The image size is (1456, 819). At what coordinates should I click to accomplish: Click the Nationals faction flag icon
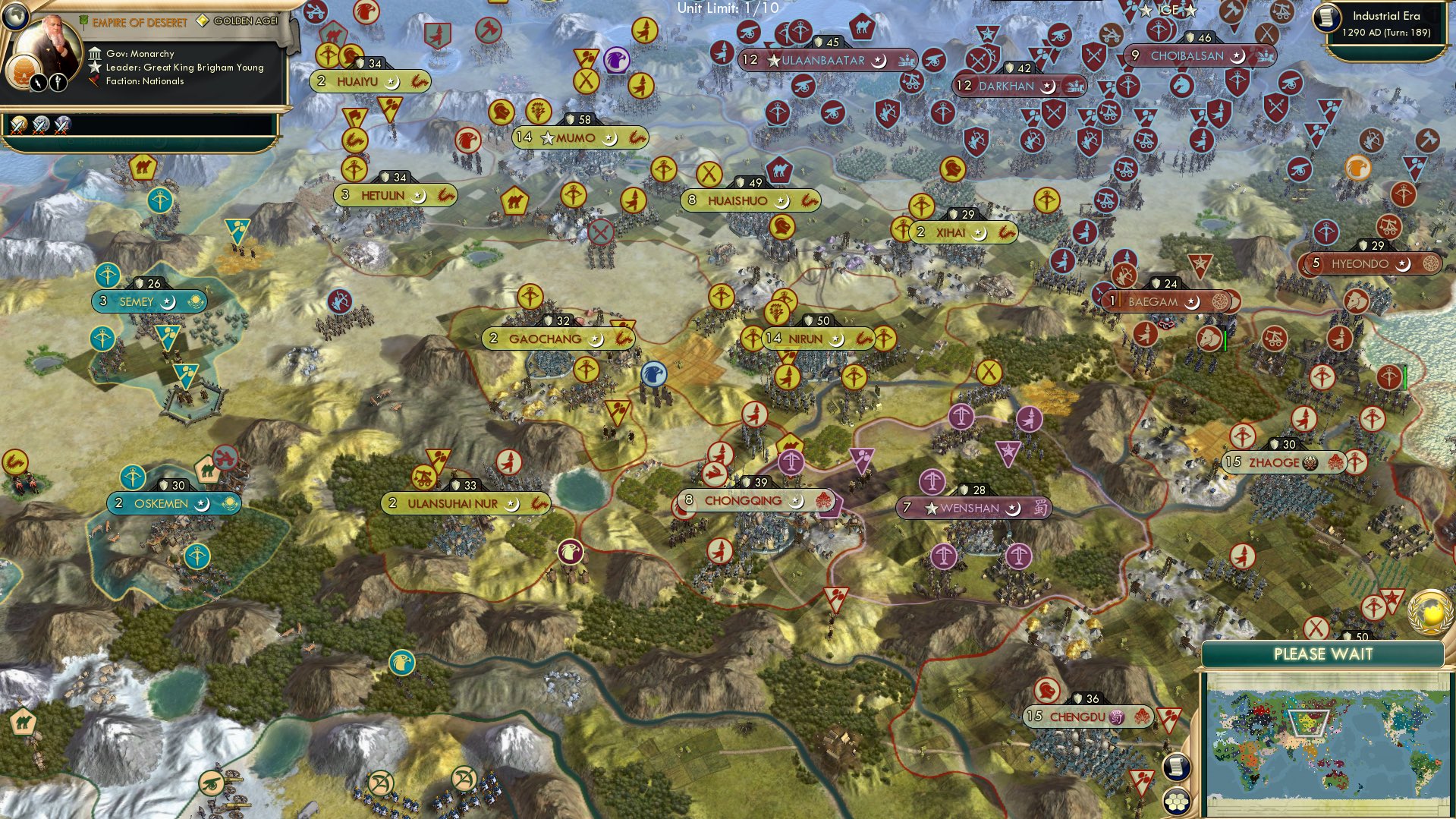[x=93, y=81]
